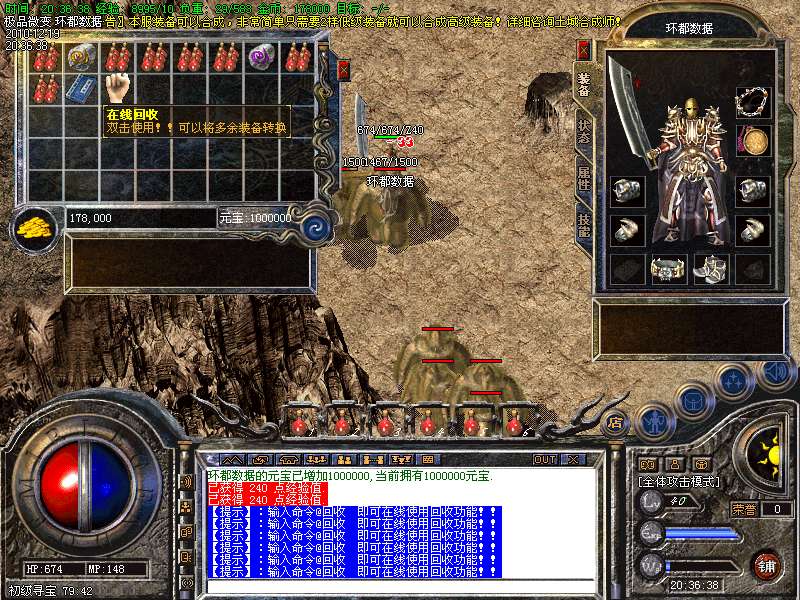Select the fist-shaped online recycle item
The height and width of the screenshot is (600, 800).
[119, 87]
